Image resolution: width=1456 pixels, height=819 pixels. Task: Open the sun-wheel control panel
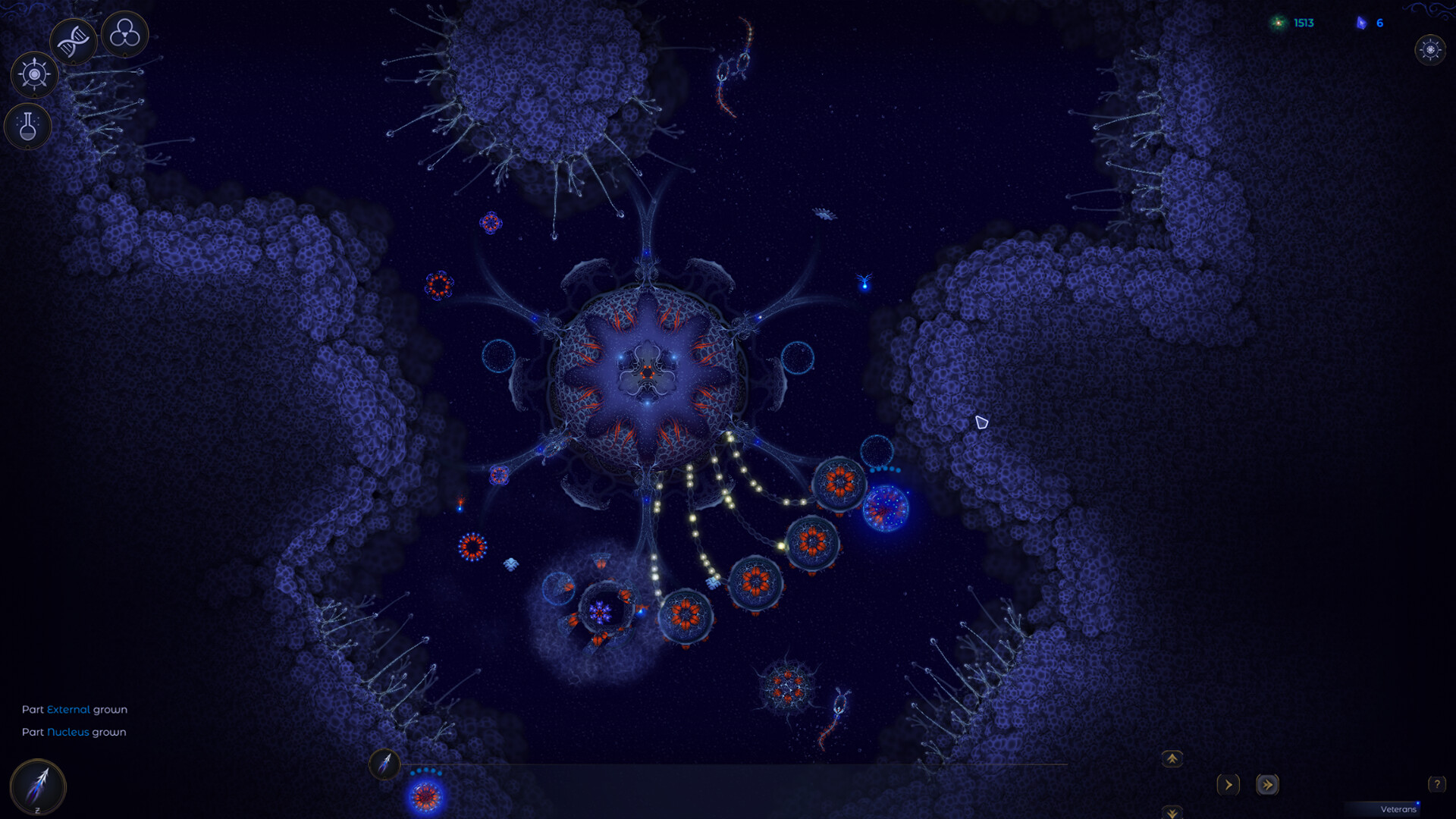click(x=33, y=74)
